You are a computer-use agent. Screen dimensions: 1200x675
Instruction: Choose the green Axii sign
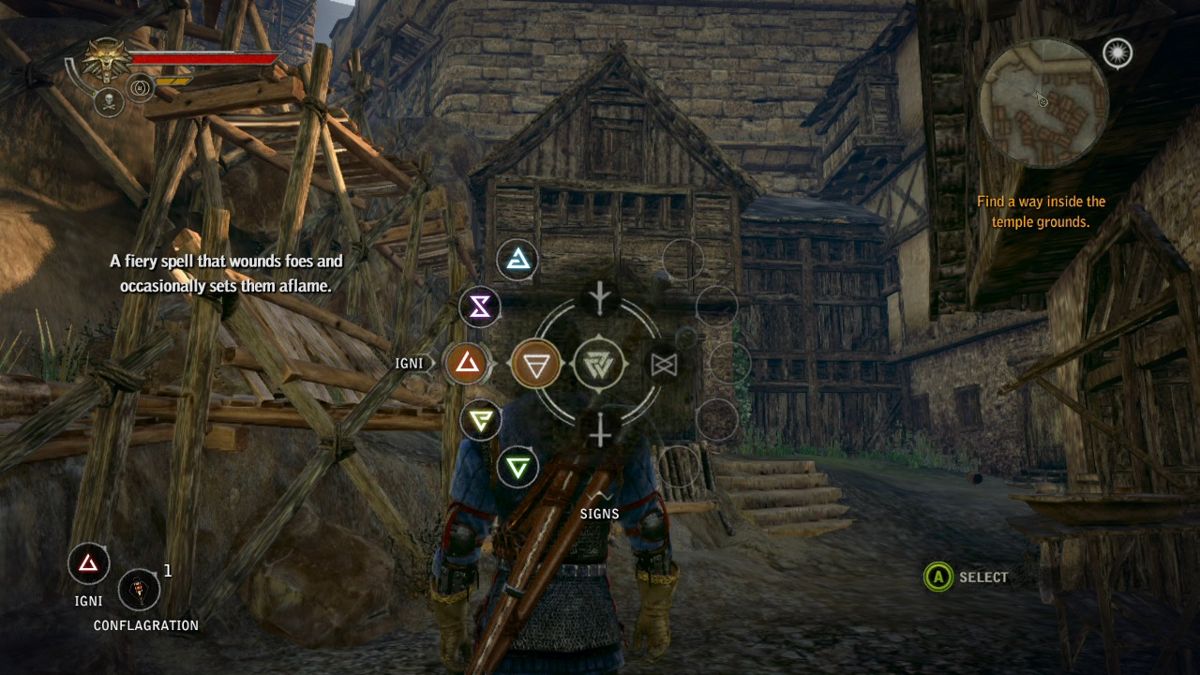coord(518,466)
